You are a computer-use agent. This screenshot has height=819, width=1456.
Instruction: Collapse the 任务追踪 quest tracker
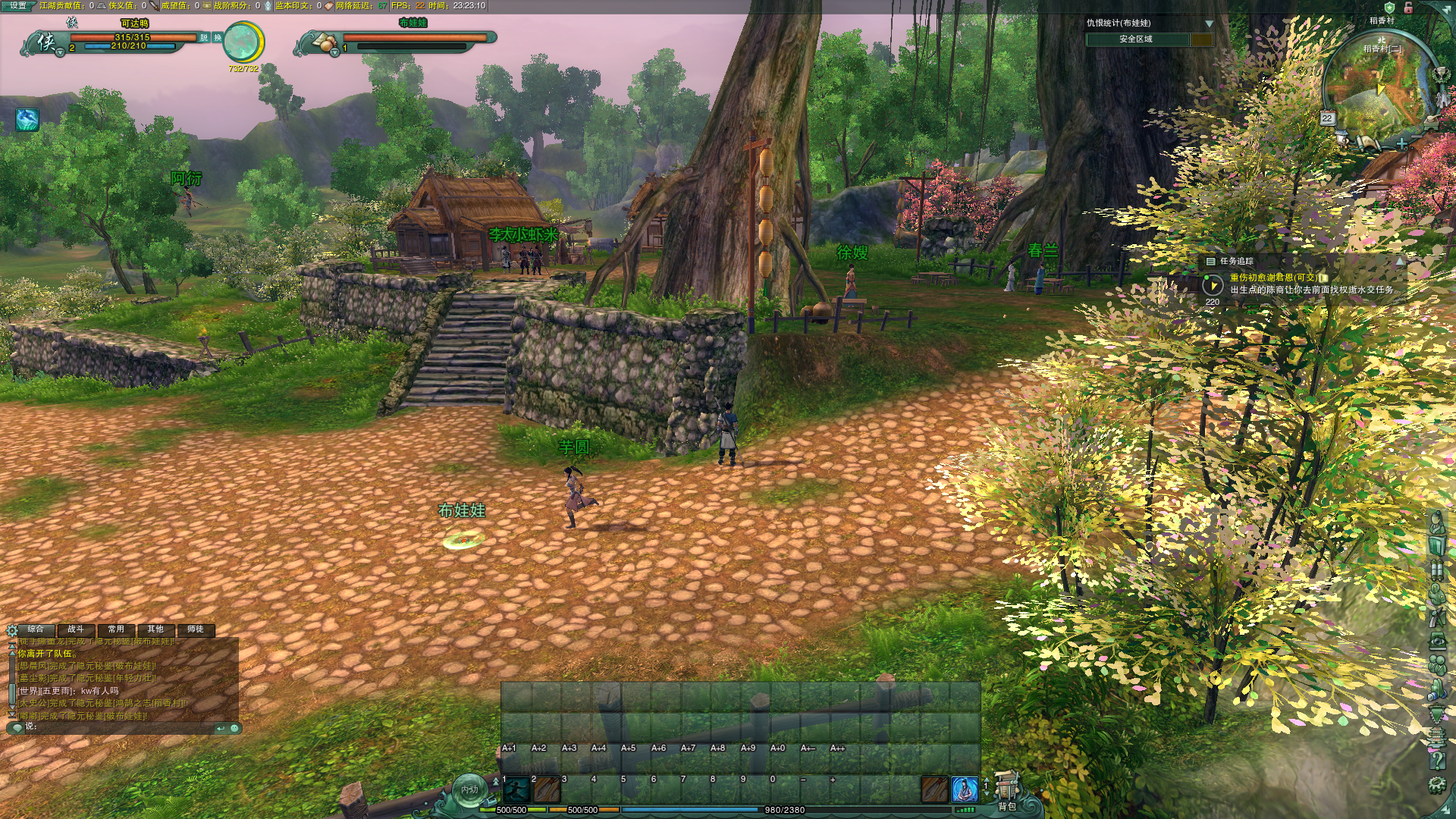1400,261
